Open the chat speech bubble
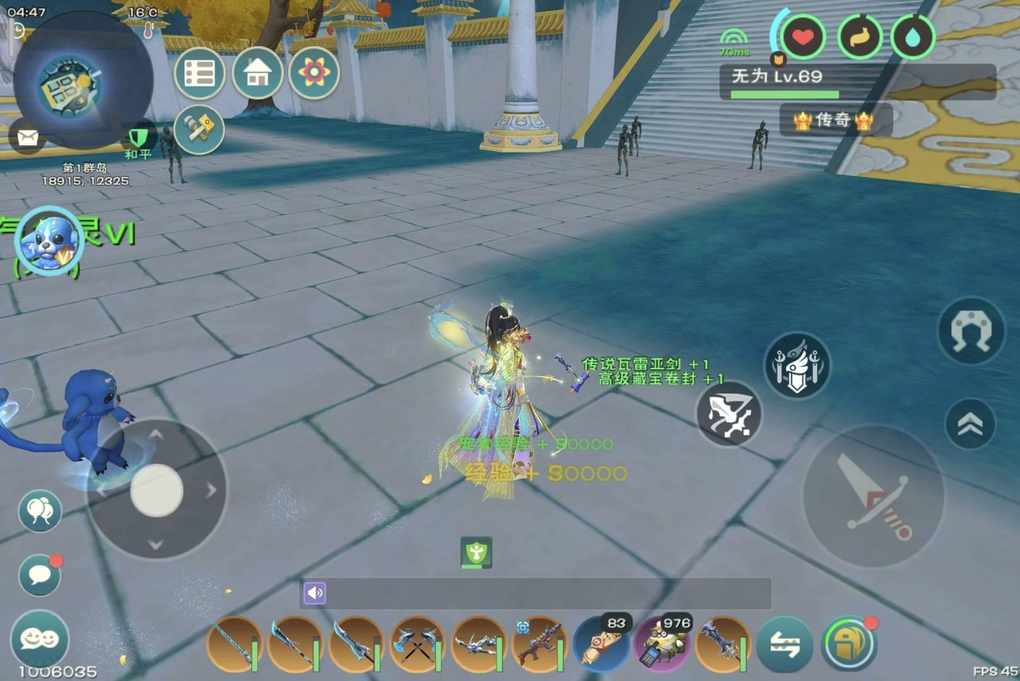Viewport: 1020px width, 681px height. point(39,574)
